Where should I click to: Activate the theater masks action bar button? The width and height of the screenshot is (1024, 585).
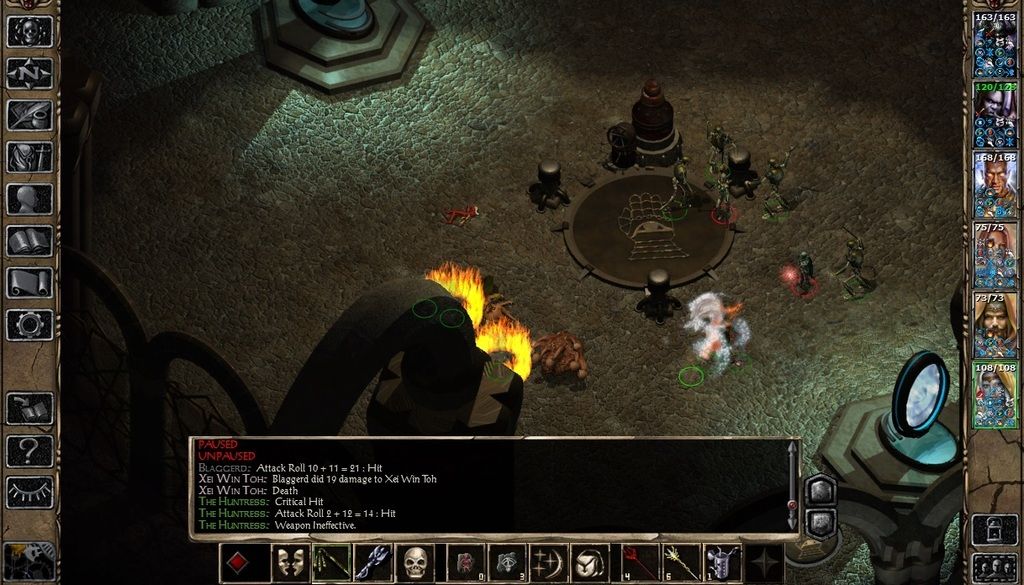289,563
